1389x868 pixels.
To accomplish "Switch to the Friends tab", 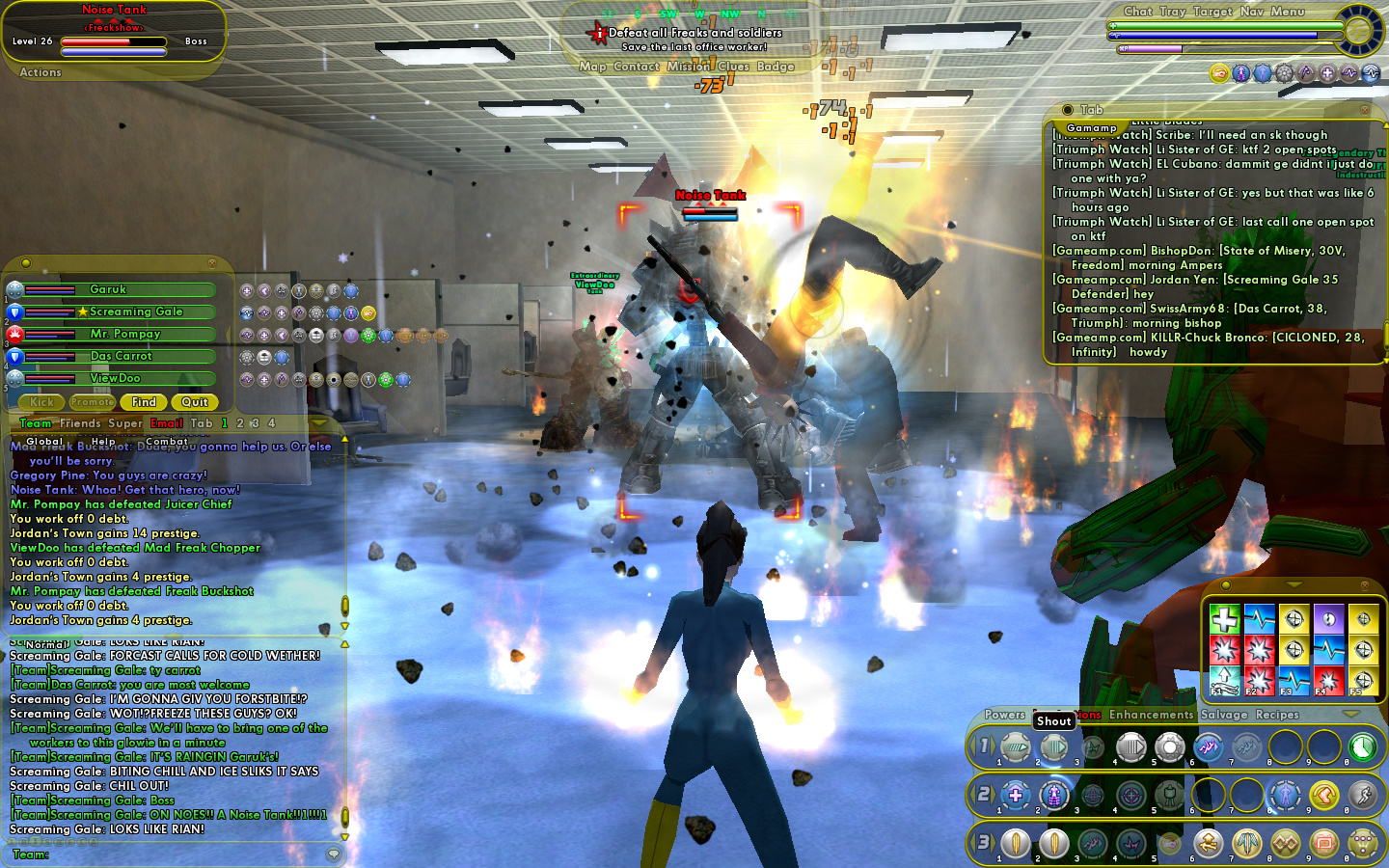I will 80,423.
